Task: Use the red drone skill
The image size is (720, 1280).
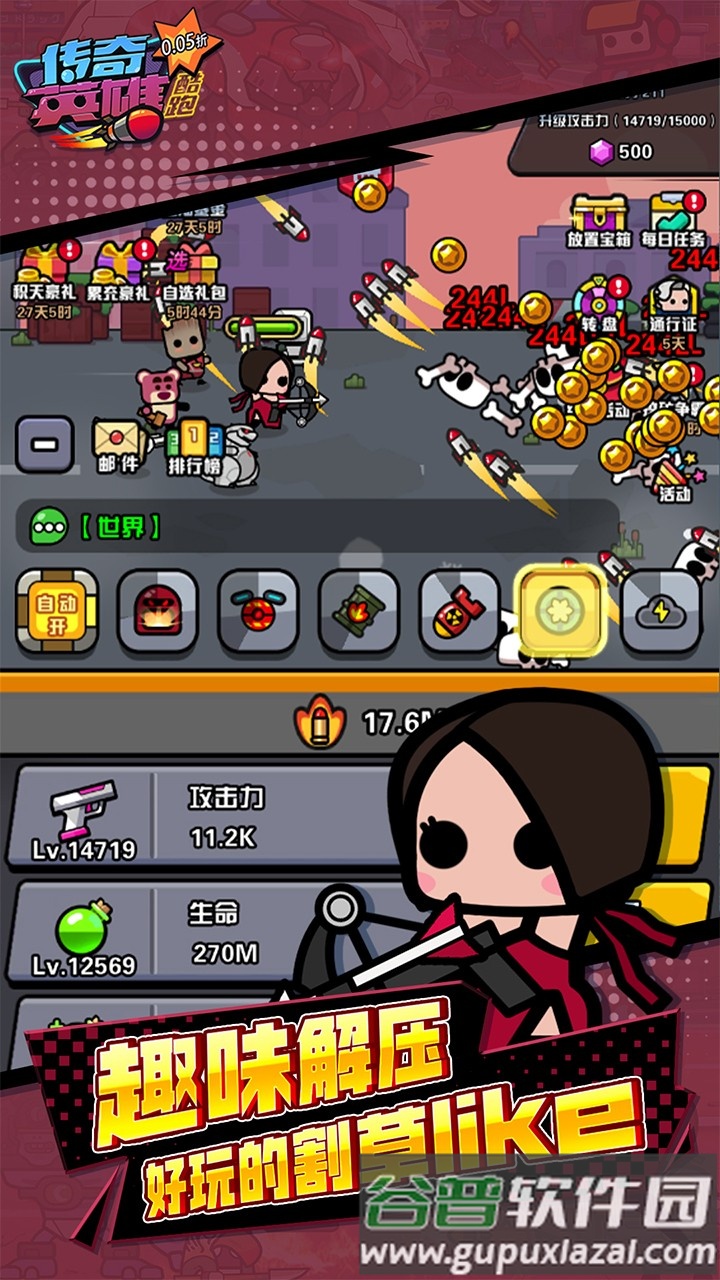Action: pyautogui.click(x=258, y=611)
